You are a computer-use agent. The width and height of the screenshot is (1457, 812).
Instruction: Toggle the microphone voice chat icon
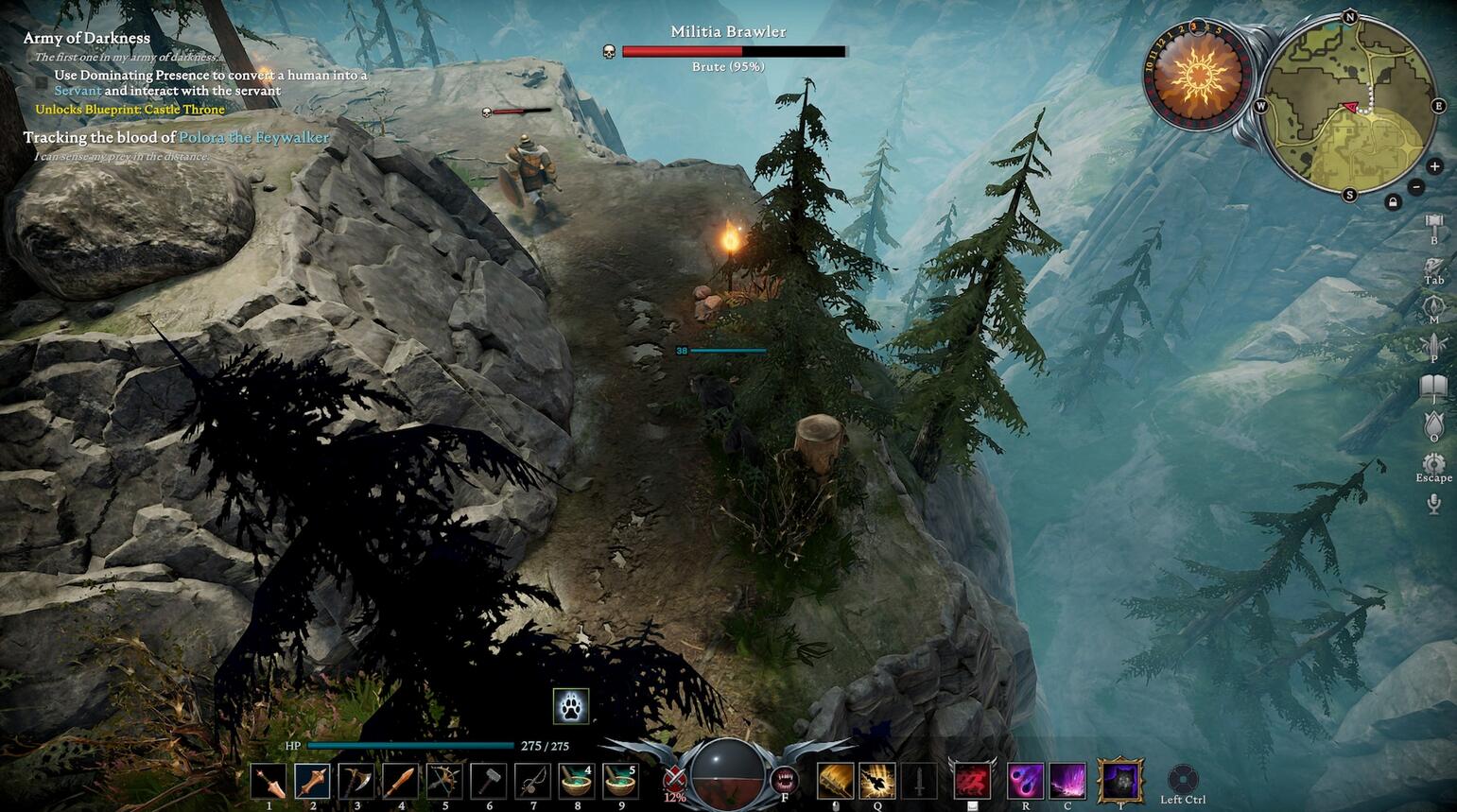pos(1433,503)
